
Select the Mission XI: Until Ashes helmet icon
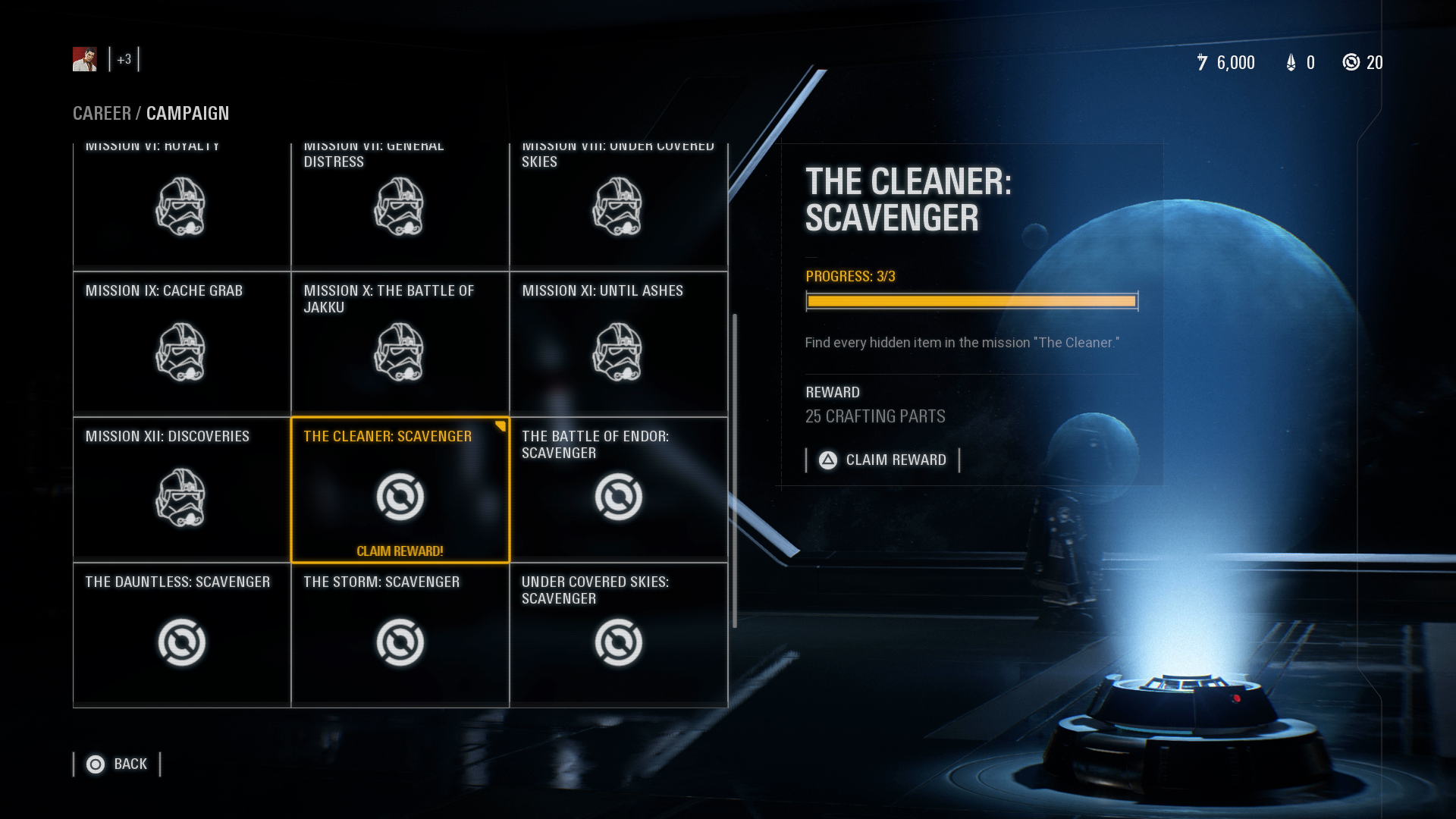click(620, 350)
